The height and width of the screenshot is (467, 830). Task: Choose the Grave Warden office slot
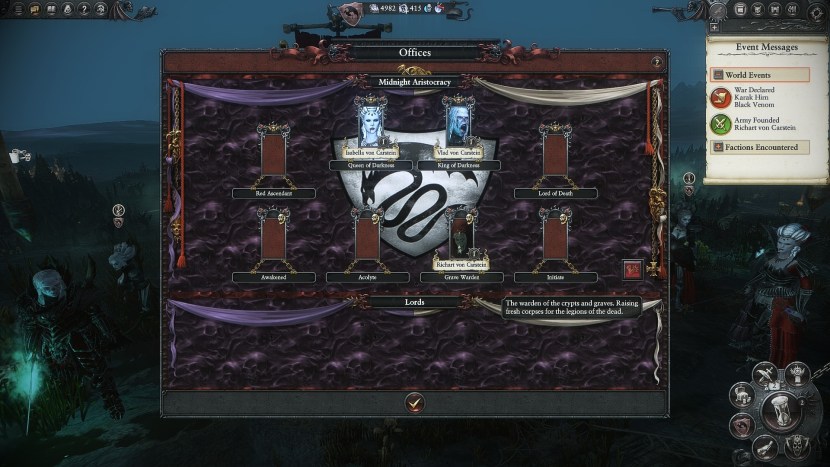point(459,235)
